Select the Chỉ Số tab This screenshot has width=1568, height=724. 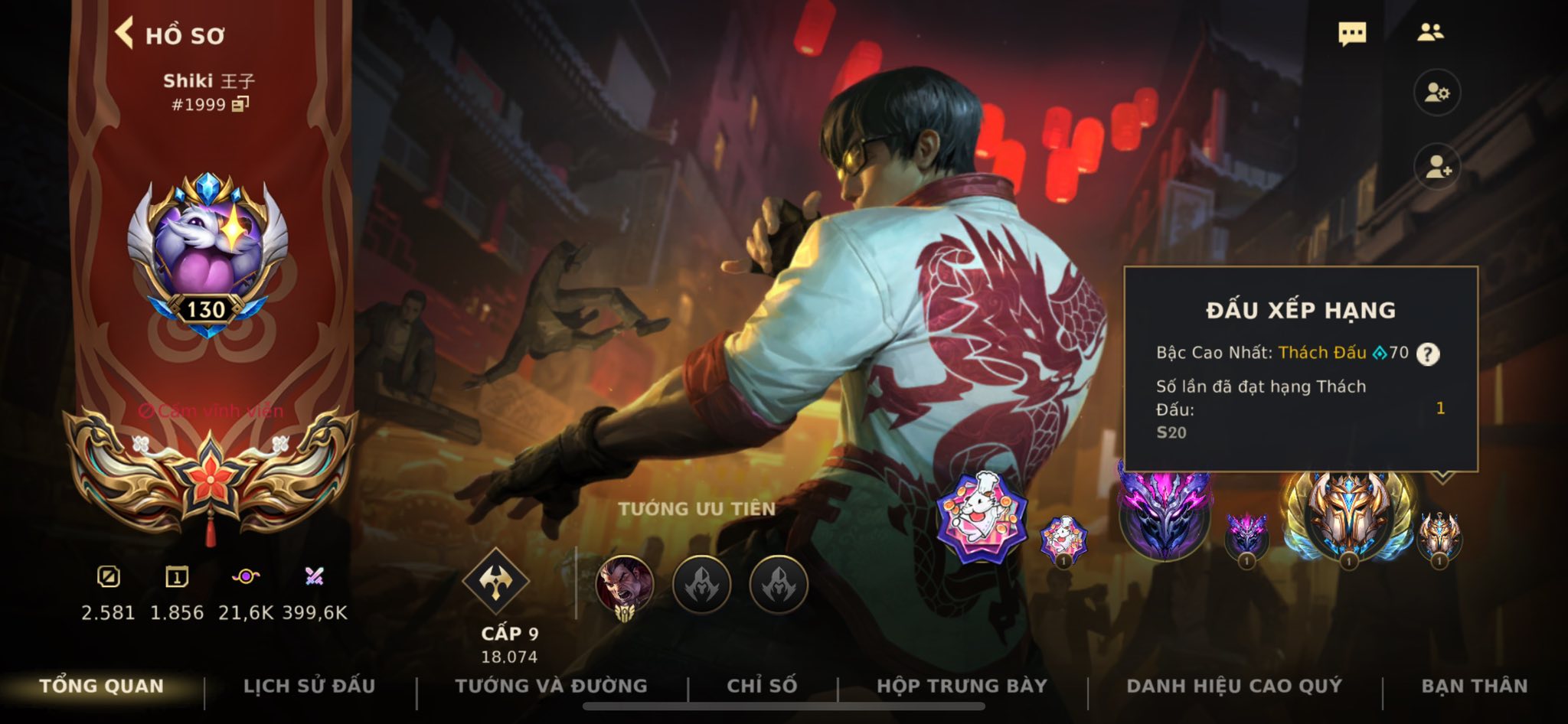pyautogui.click(x=762, y=686)
